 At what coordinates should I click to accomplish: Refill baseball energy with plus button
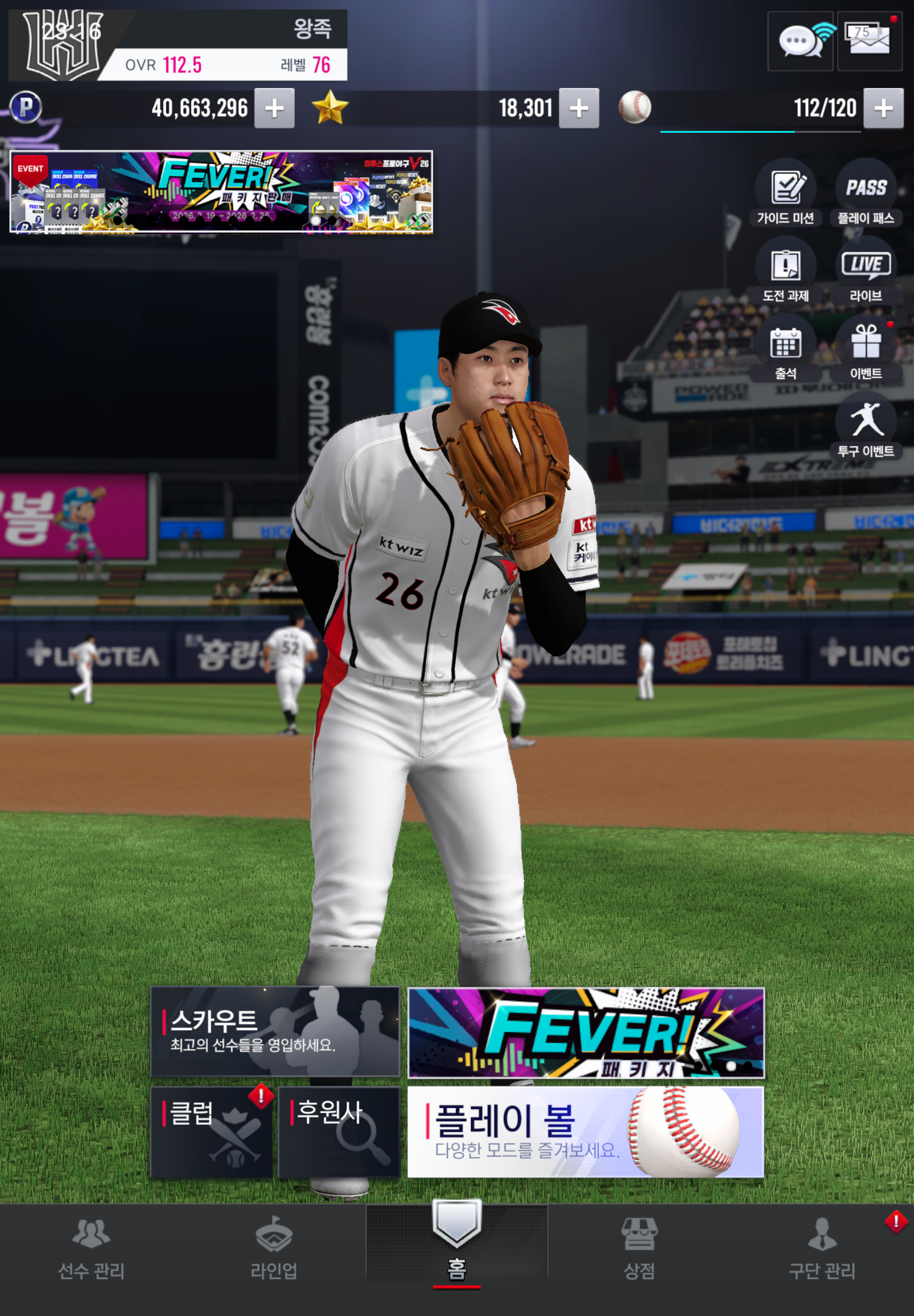(x=883, y=108)
